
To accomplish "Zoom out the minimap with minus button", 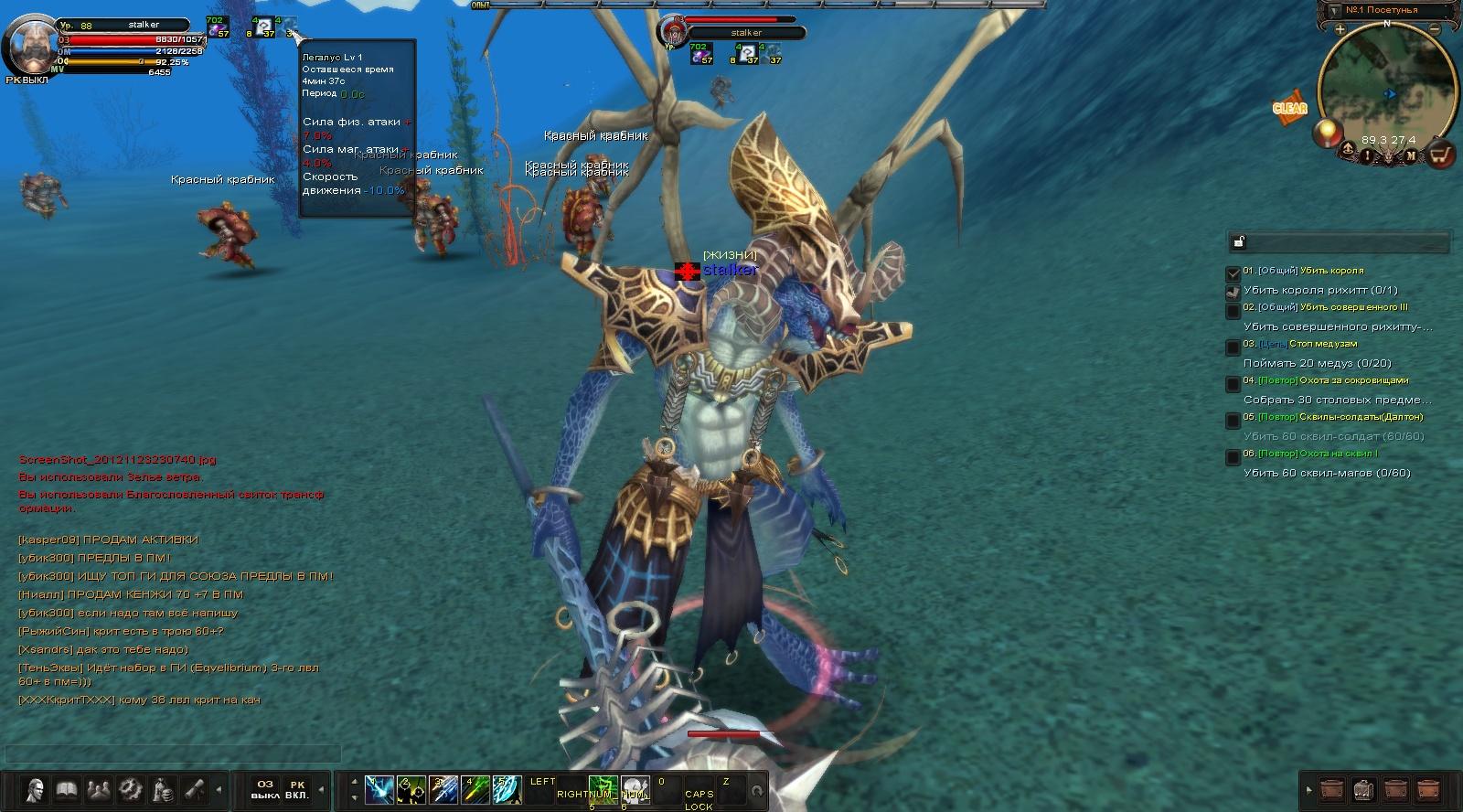I will pyautogui.click(x=1435, y=30).
